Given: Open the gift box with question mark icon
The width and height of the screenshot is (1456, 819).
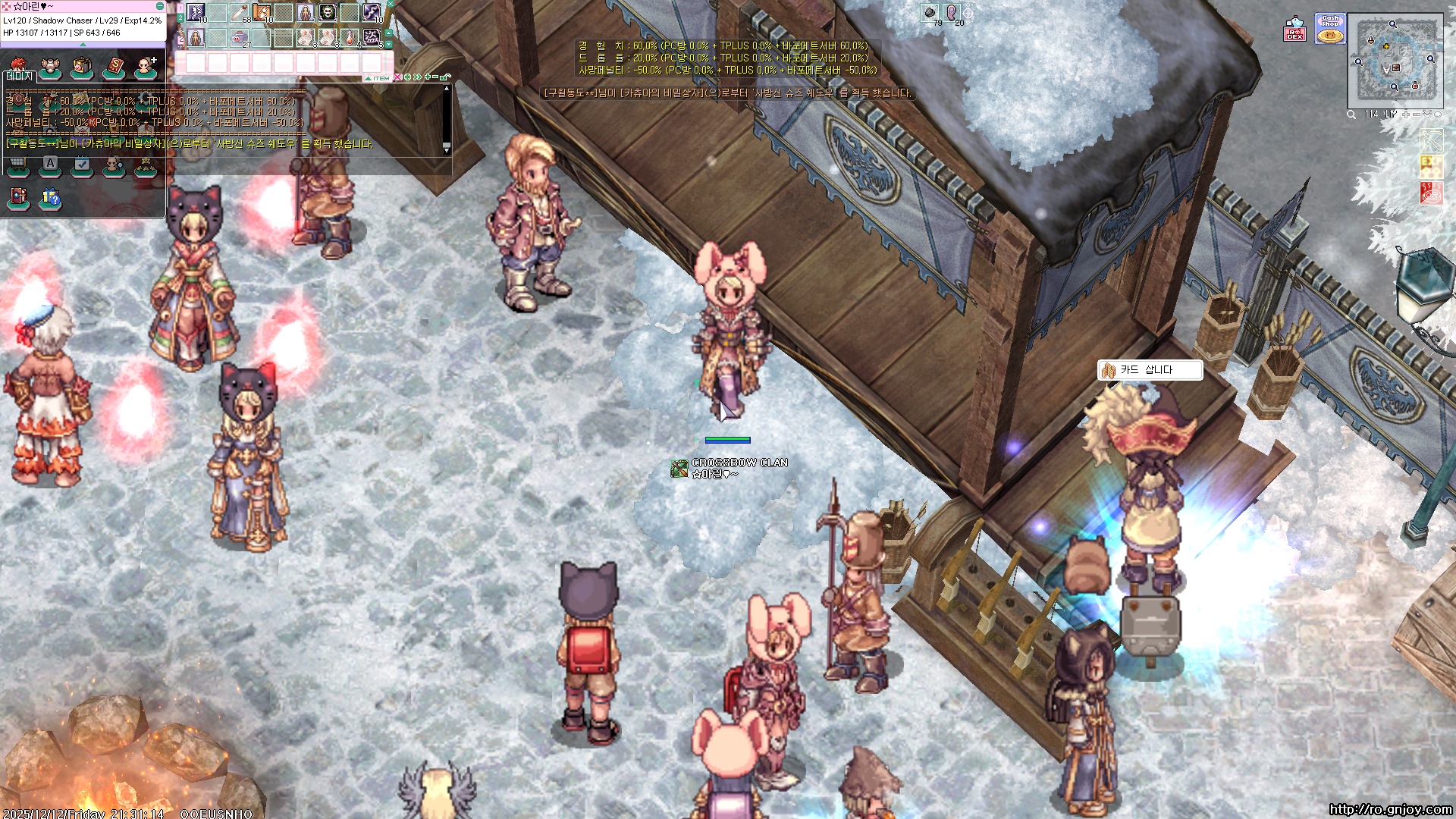Looking at the screenshot, I should 50,199.
